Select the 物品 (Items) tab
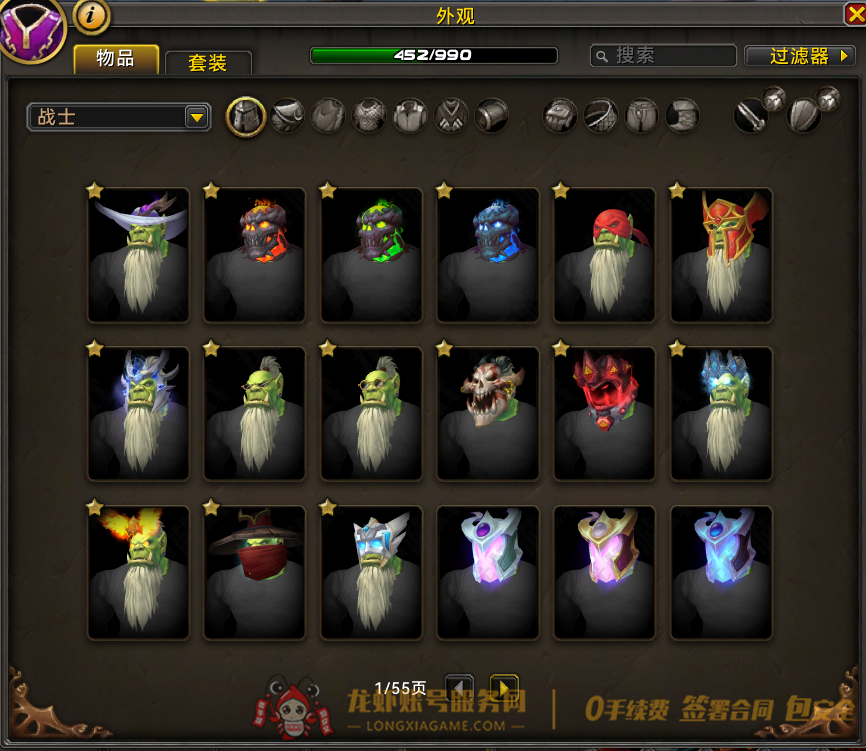Image resolution: width=866 pixels, height=751 pixels. (x=116, y=59)
